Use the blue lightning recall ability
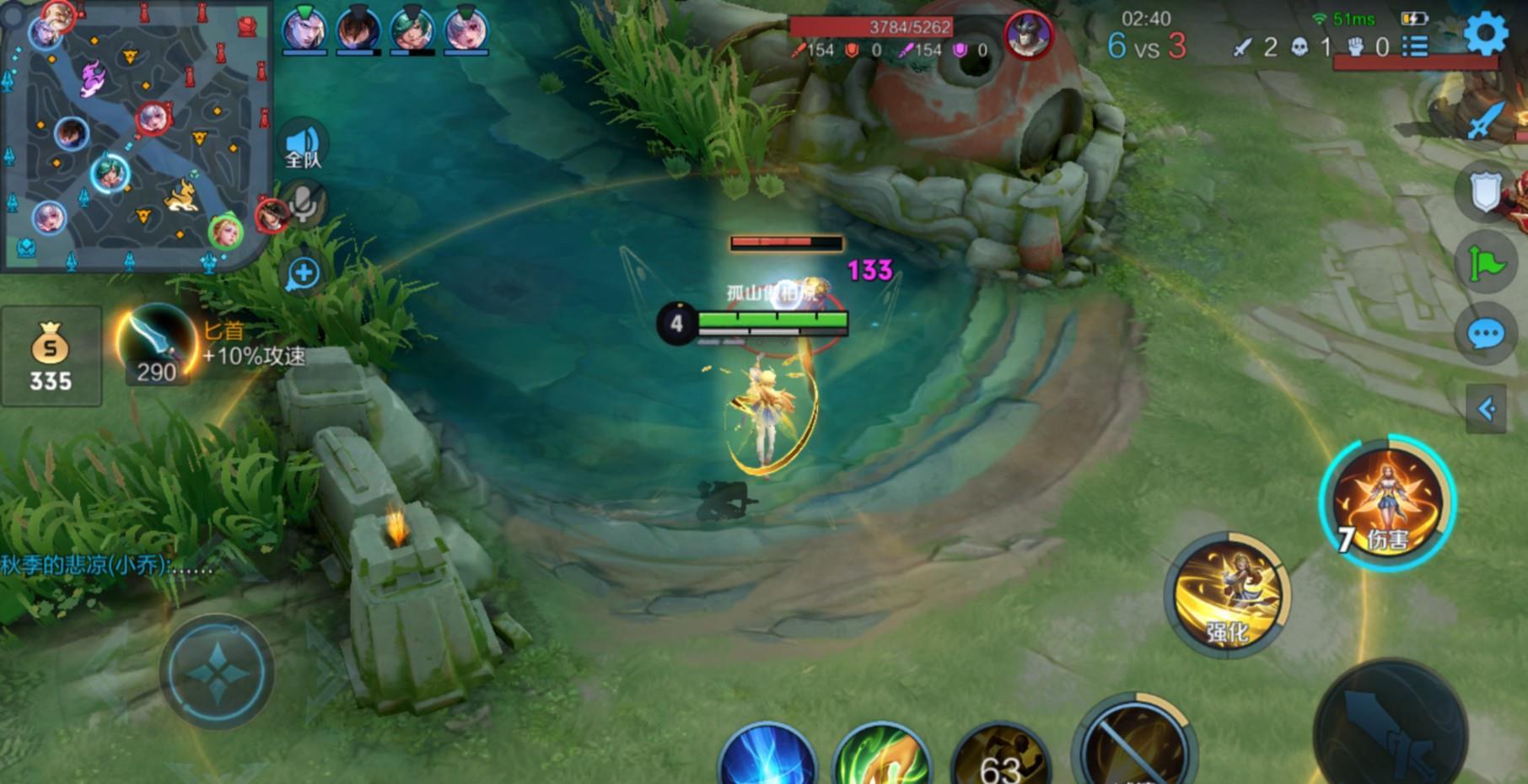Viewport: 1528px width, 784px height. point(767,757)
